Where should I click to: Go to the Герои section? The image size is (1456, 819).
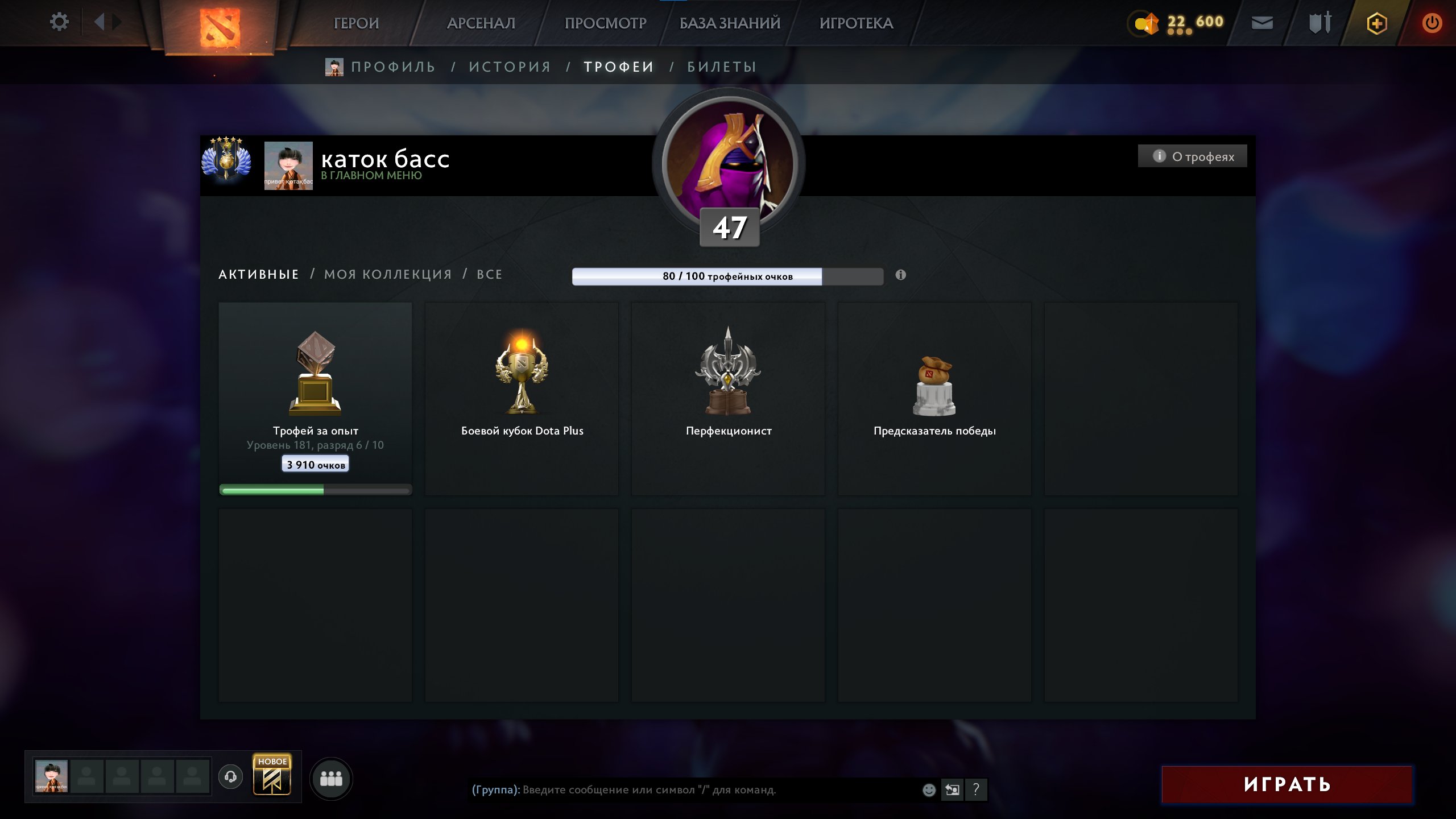356,23
